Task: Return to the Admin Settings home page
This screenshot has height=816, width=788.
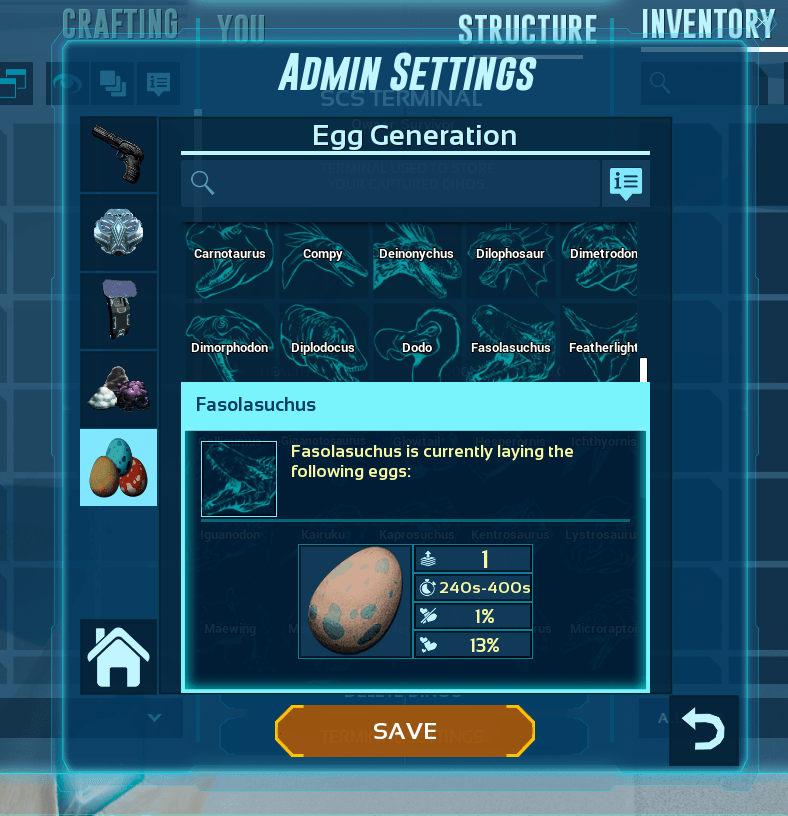Action: point(119,657)
